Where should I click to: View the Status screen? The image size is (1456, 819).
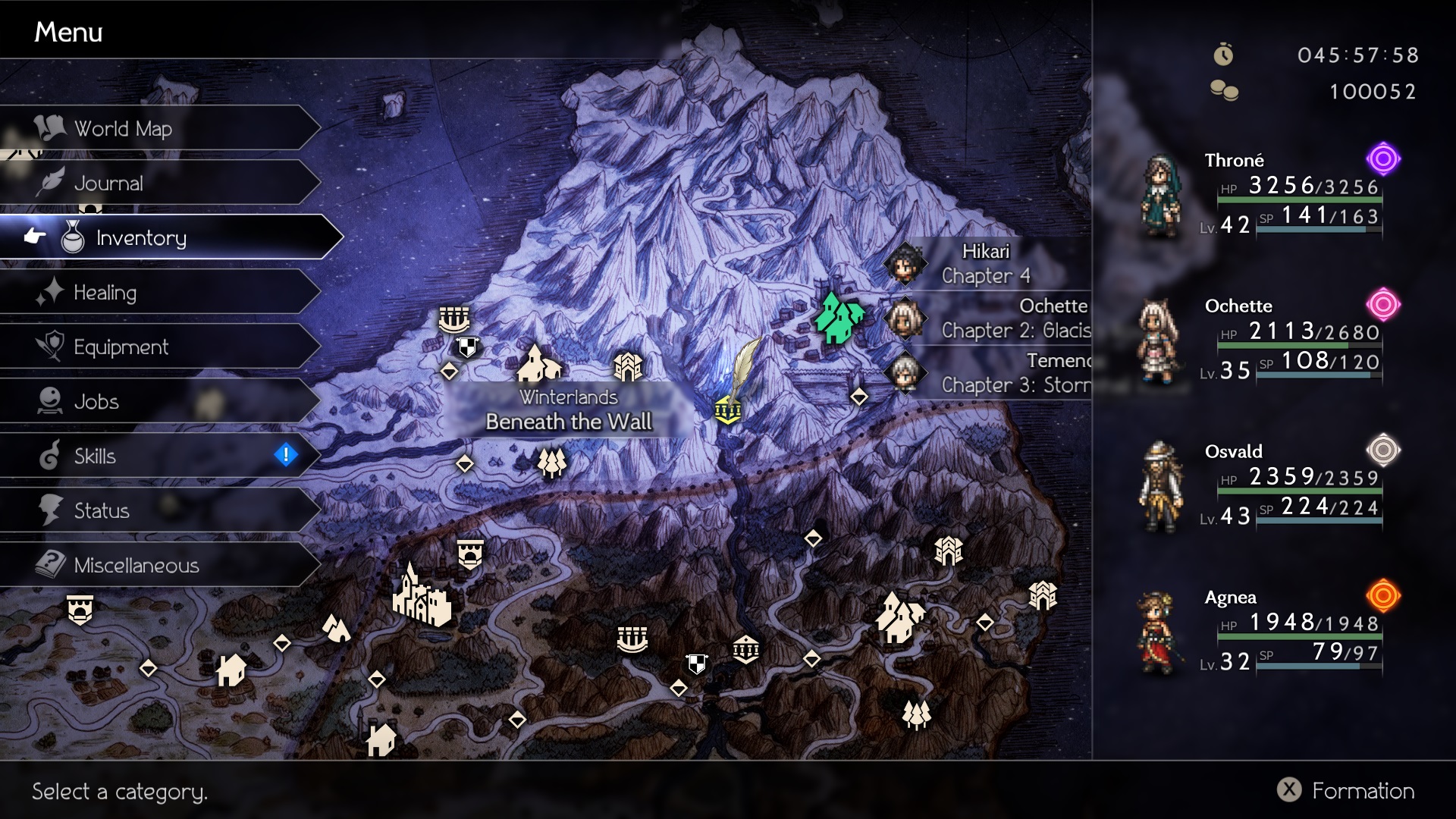(x=102, y=511)
